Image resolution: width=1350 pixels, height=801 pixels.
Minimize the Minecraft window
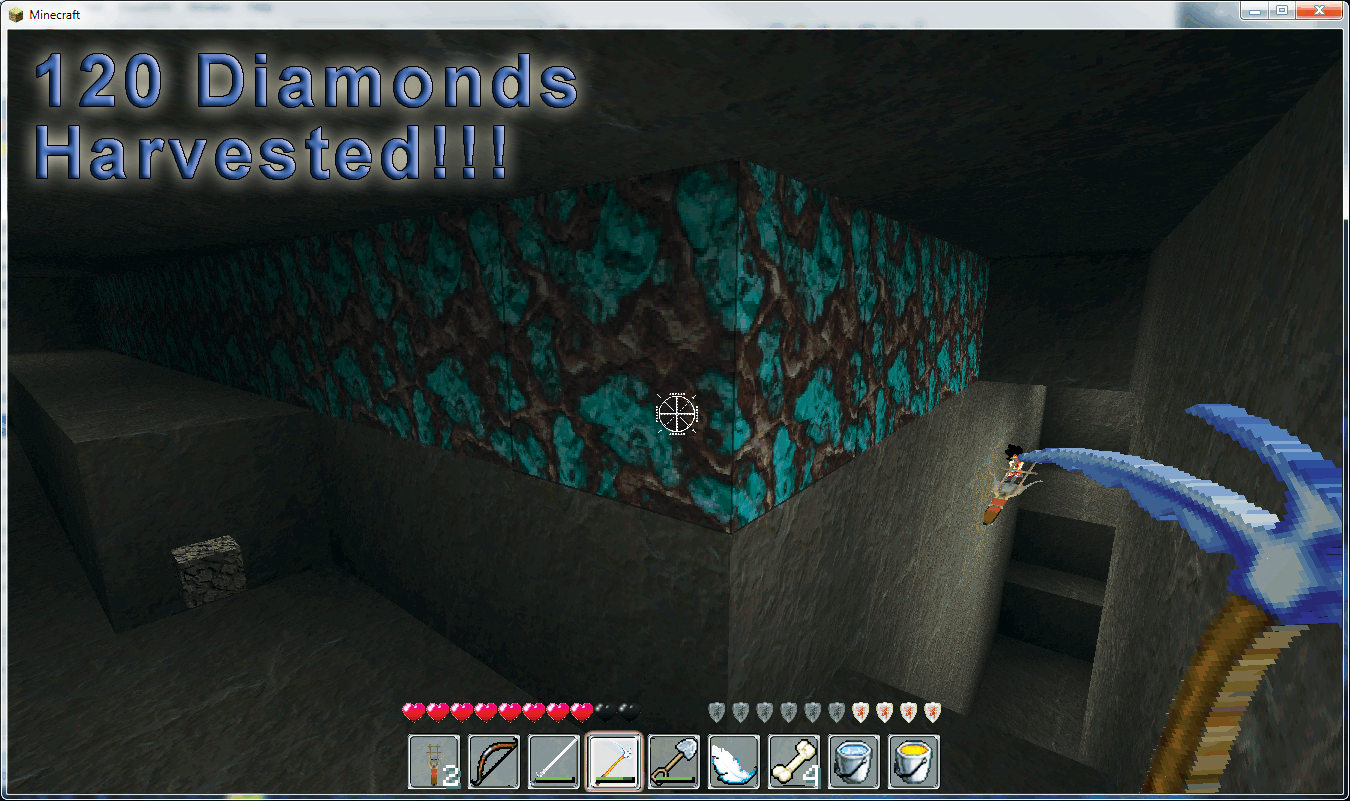(1255, 10)
